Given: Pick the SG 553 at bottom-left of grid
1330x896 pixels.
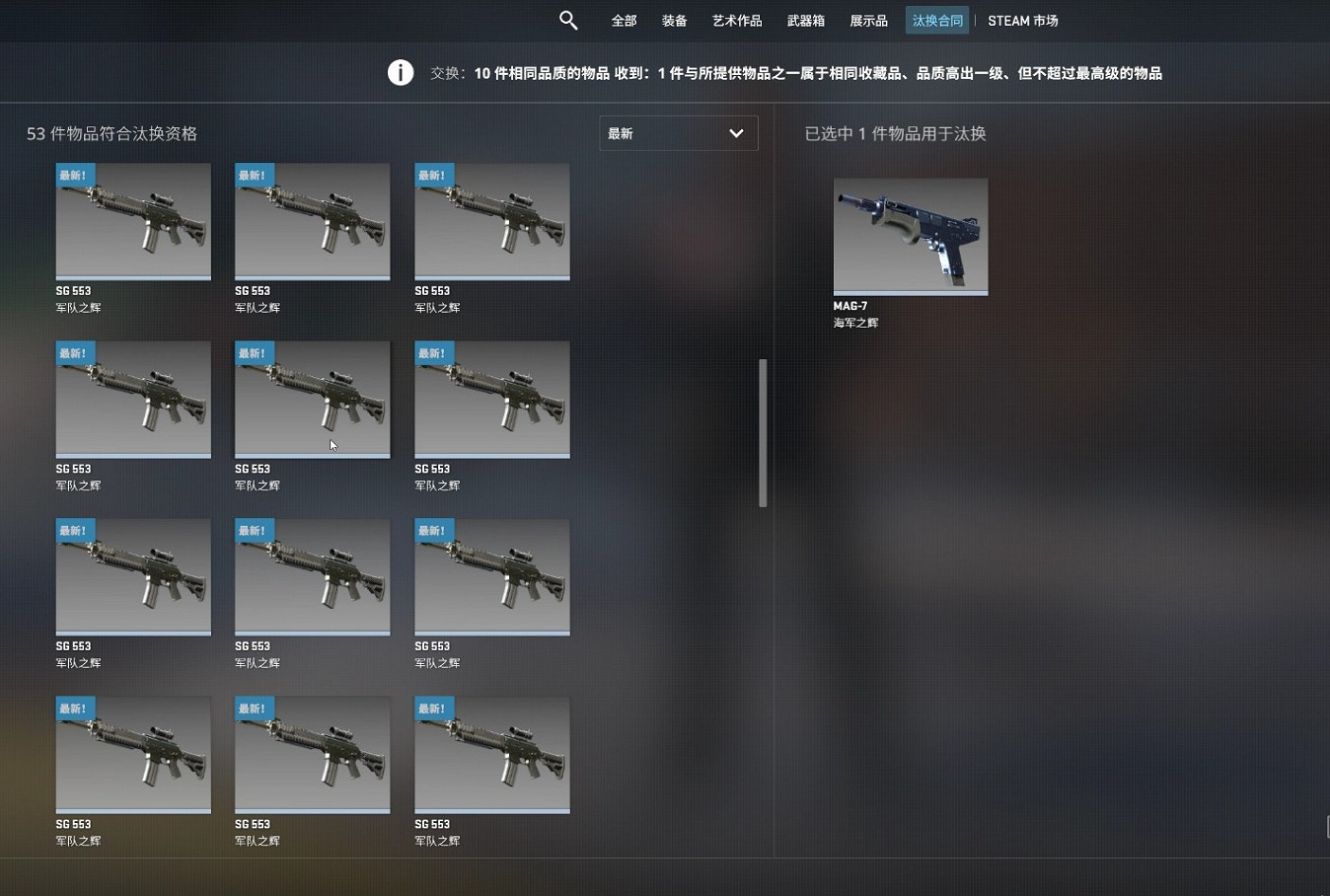Looking at the screenshot, I should point(132,754).
